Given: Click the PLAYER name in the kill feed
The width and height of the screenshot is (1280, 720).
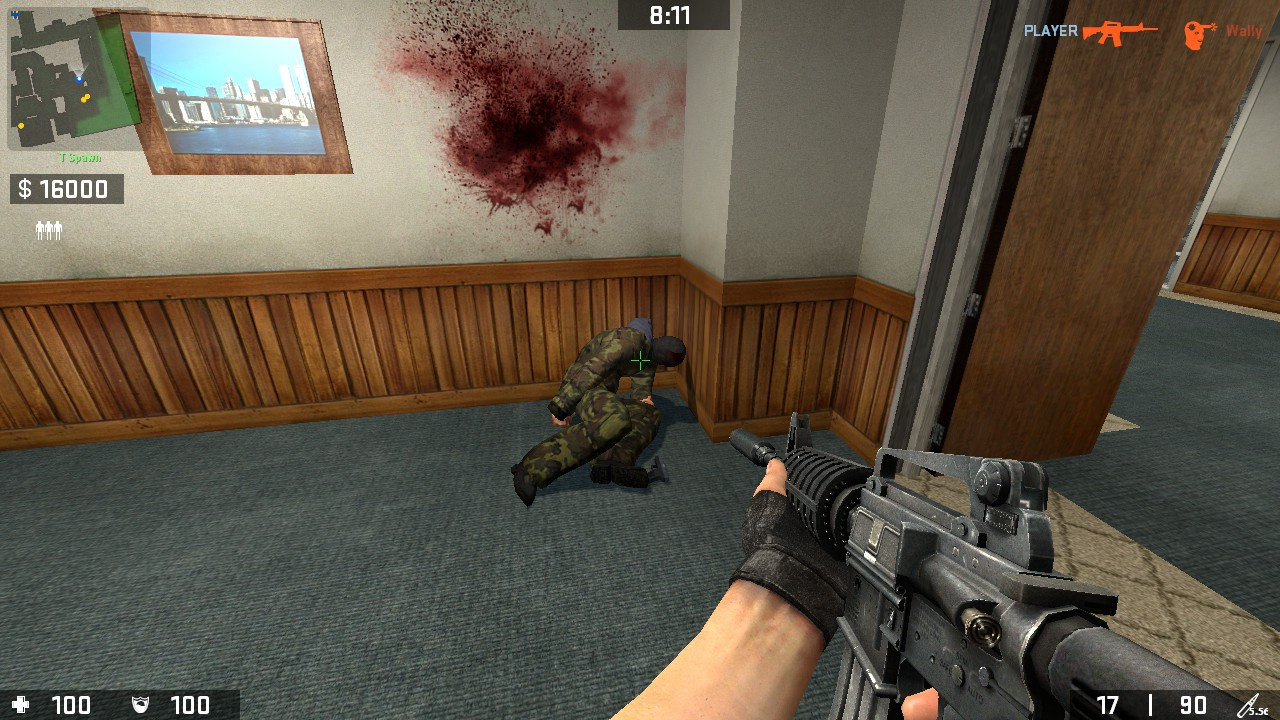Looking at the screenshot, I should (x=1051, y=31).
